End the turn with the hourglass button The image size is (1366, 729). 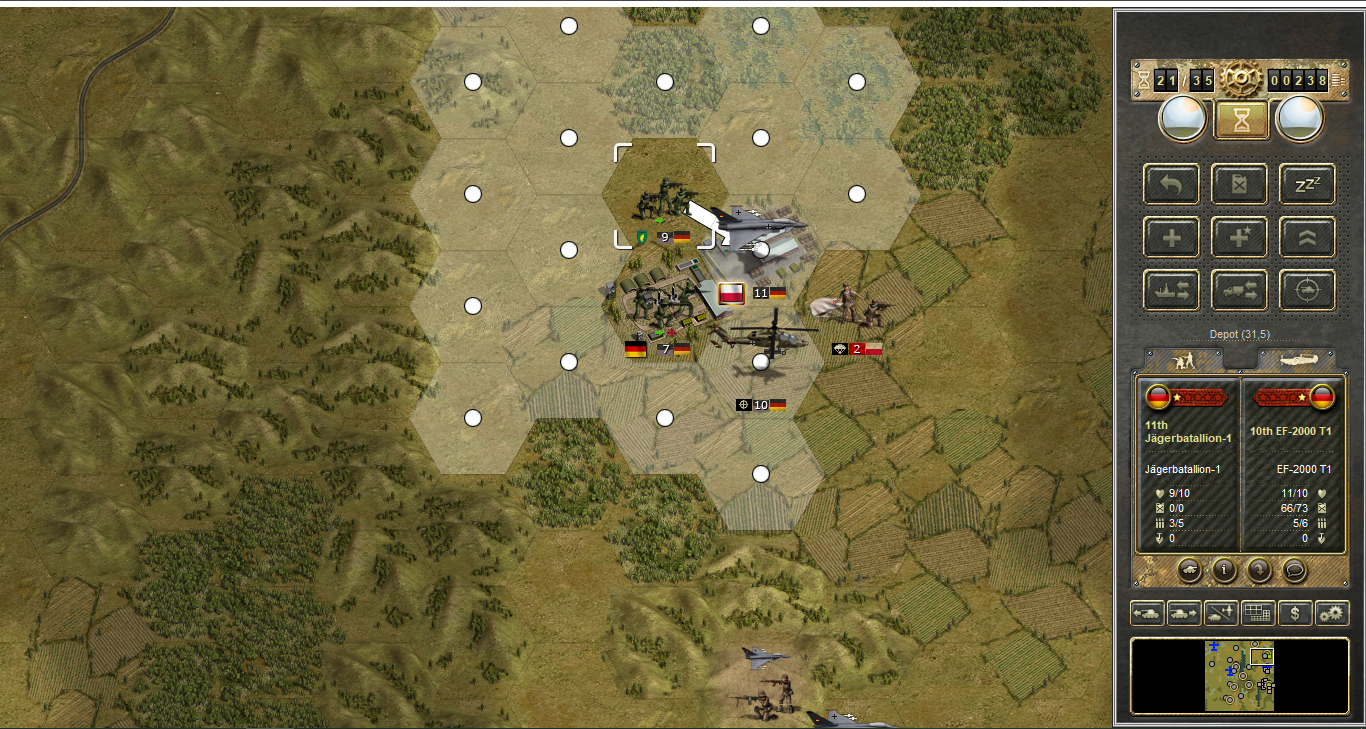[1241, 120]
